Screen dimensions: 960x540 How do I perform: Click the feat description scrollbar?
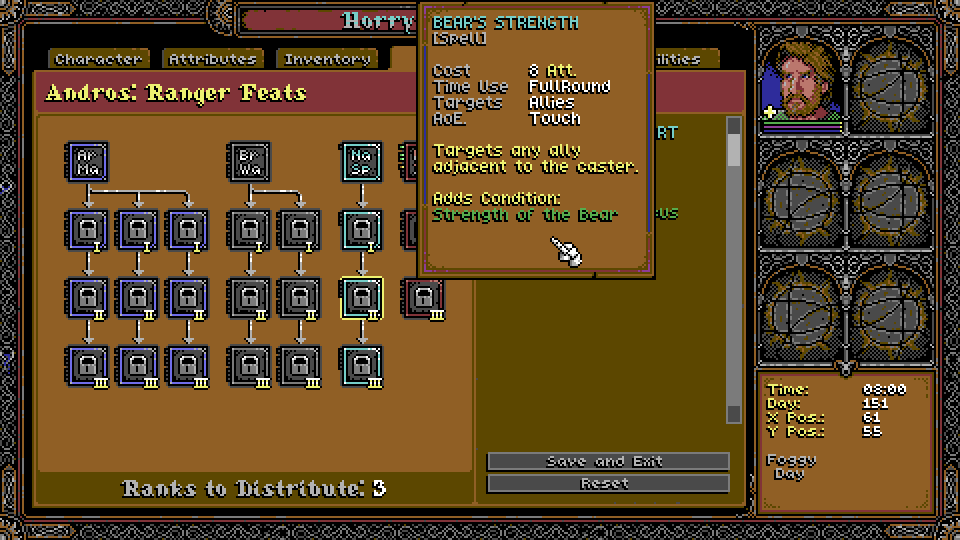(734, 270)
